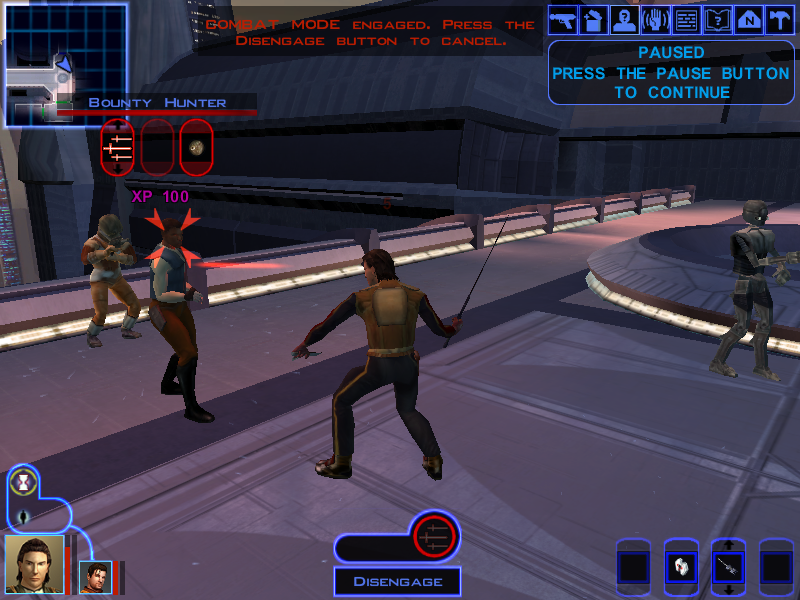
Task: Cycle the syringe slot with its up arrow
Action: [728, 544]
